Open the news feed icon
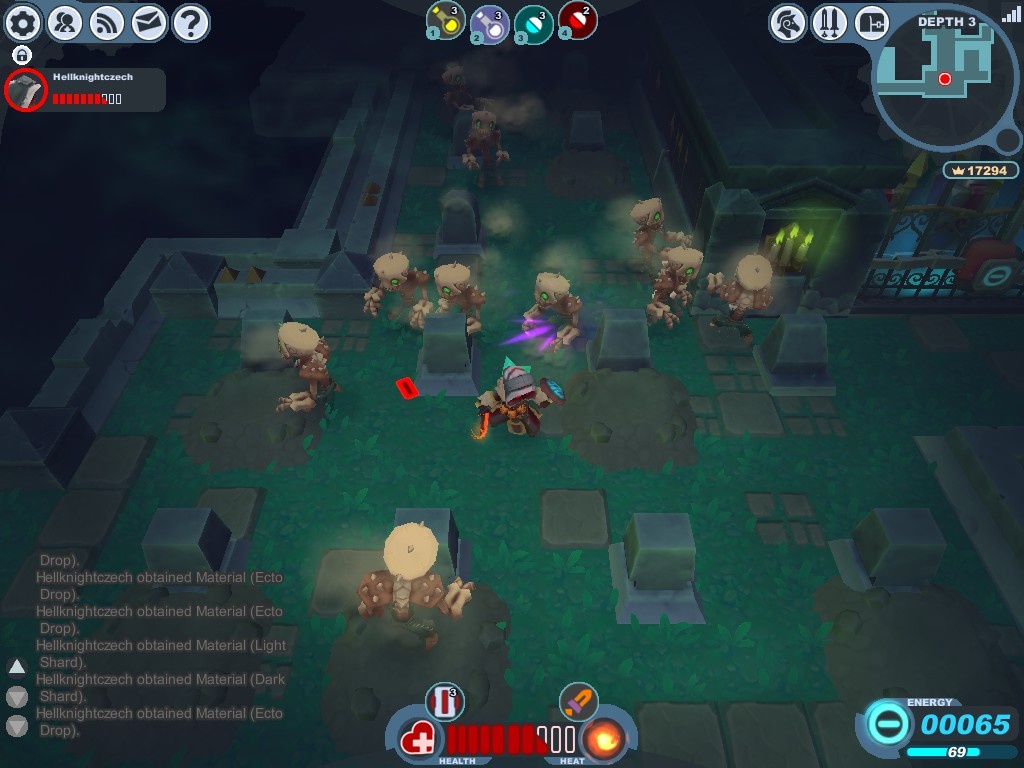Image resolution: width=1024 pixels, height=768 pixels. click(x=107, y=22)
